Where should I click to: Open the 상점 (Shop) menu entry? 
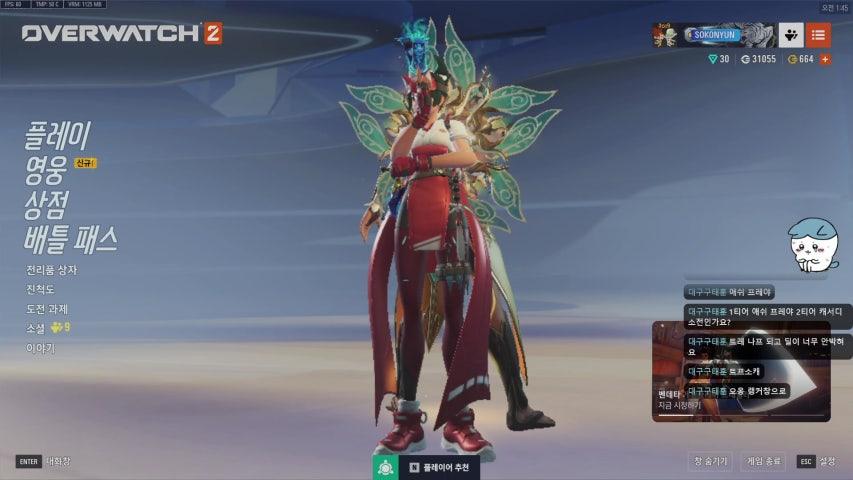click(x=46, y=205)
